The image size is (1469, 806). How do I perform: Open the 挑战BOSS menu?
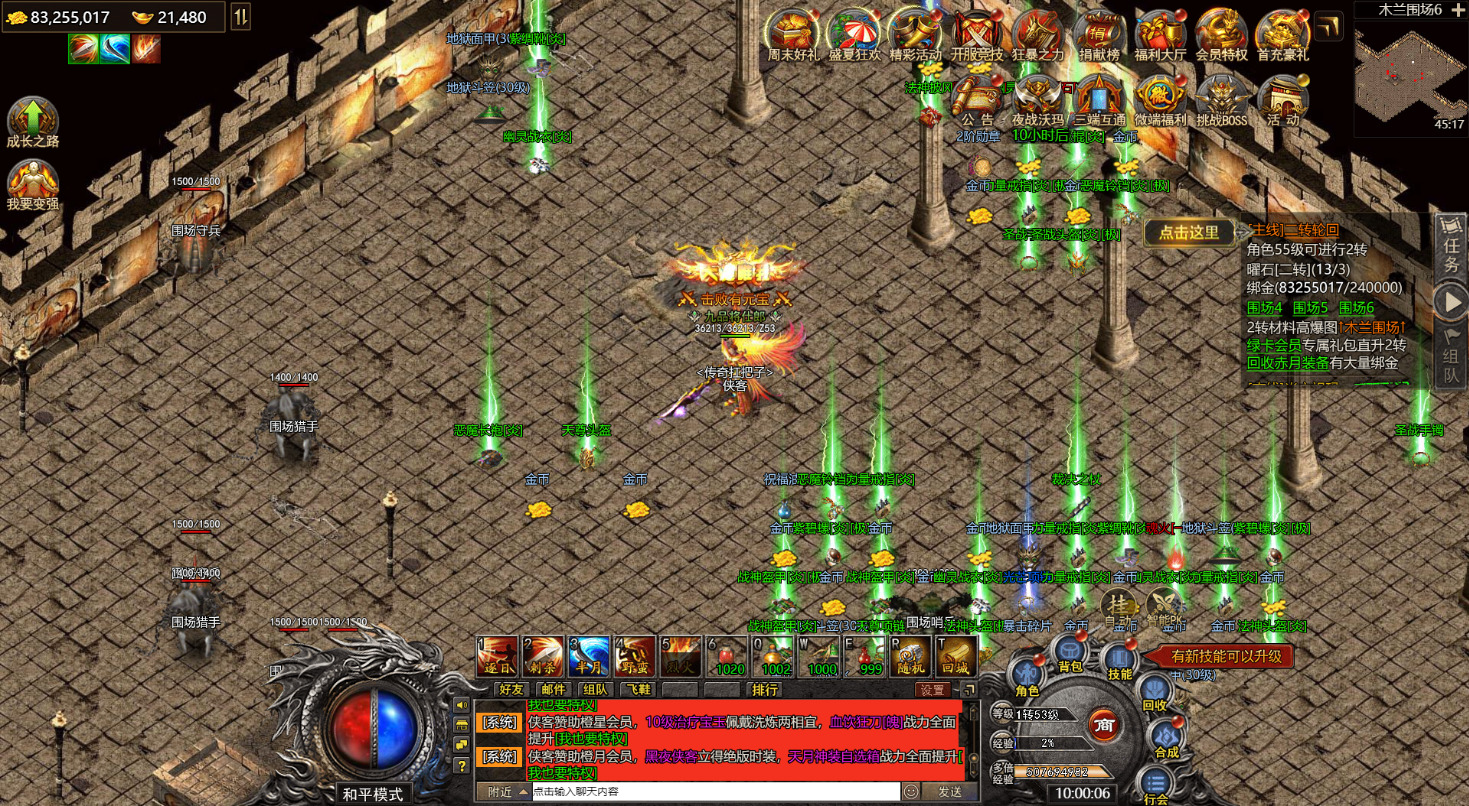coord(1221,100)
